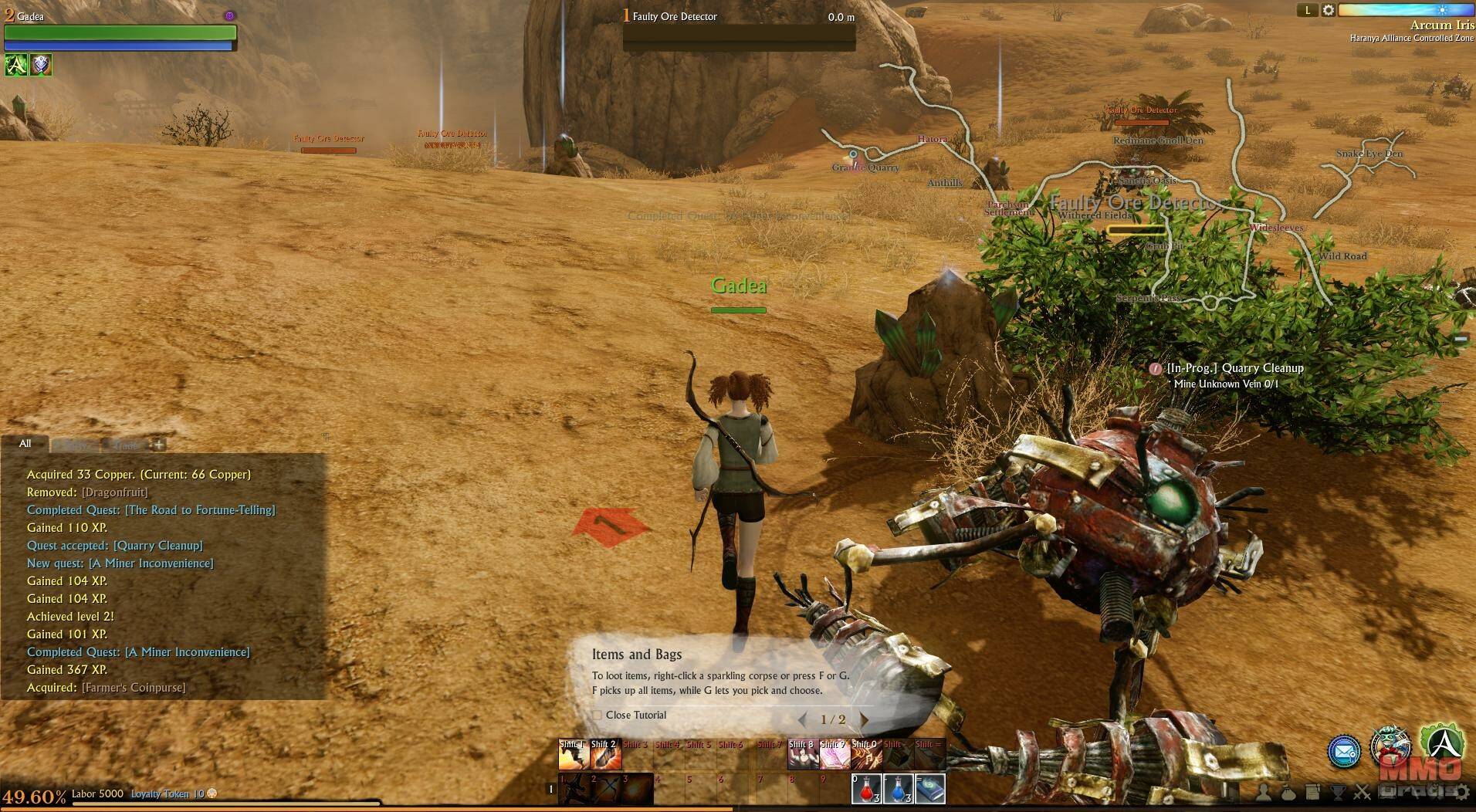Play the Shift 0 music note skill
This screenshot has height=812, width=1476.
pyautogui.click(x=866, y=755)
